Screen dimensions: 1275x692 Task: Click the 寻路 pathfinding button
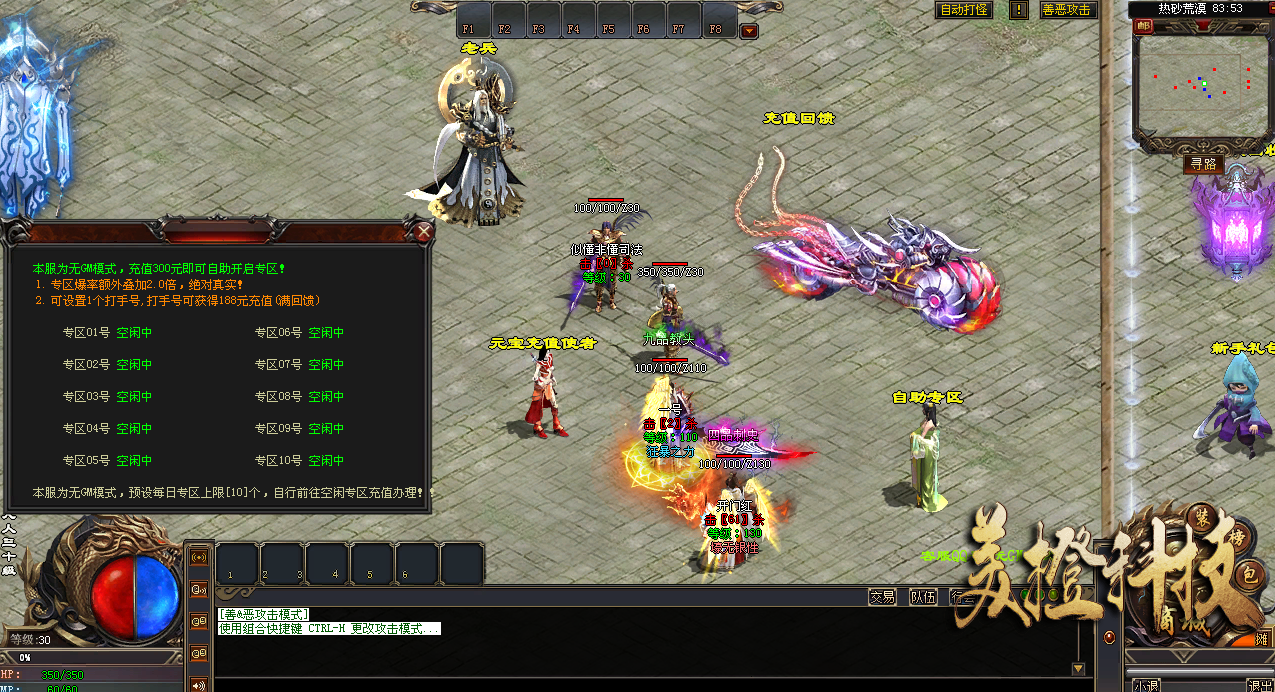[x=1203, y=163]
